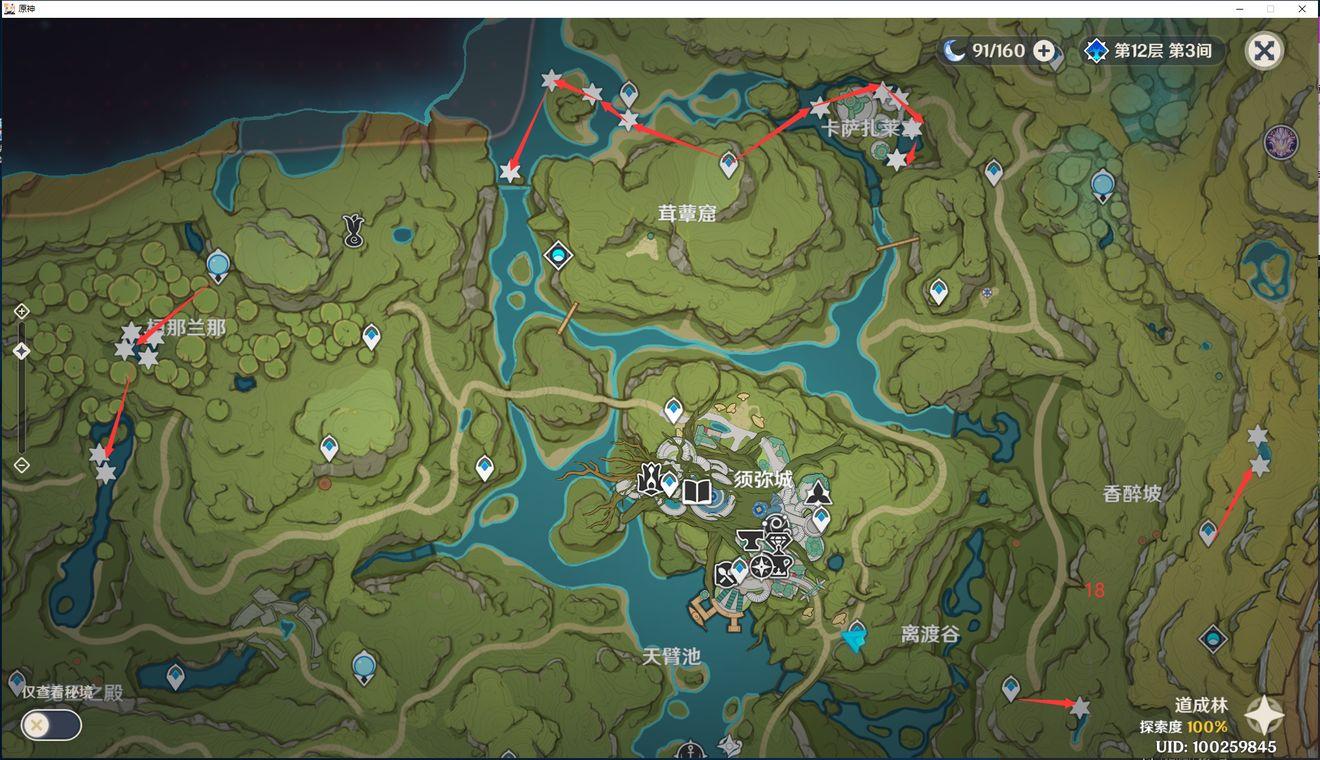1320x760 pixels.
Task: Click the map zoom slider handle
Action: coord(22,352)
